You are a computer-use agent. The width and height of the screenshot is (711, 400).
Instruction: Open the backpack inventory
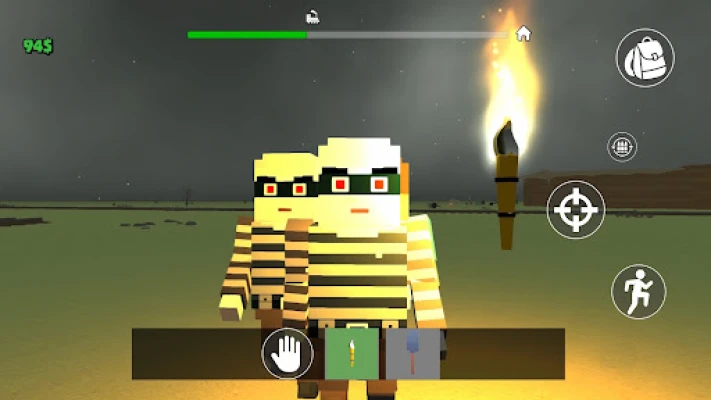pyautogui.click(x=644, y=57)
